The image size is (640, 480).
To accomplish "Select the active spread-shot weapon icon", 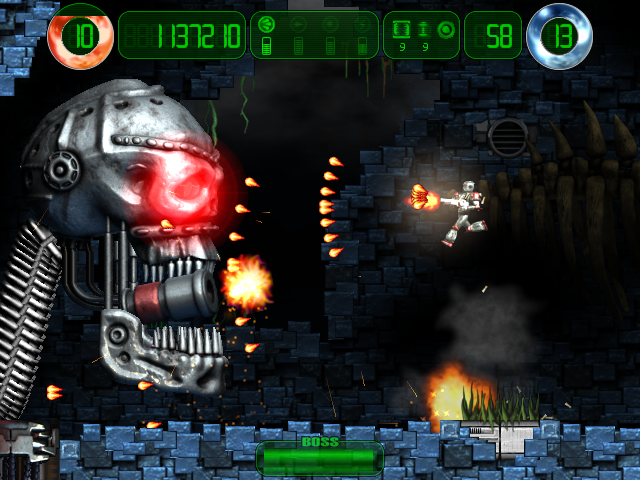I will 267,25.
